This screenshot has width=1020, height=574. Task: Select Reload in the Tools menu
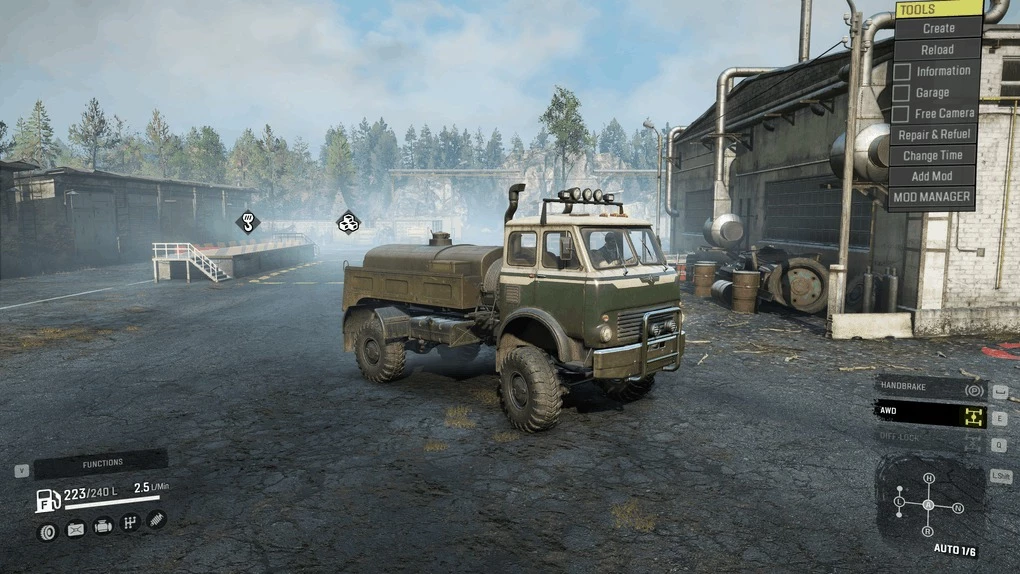937,50
